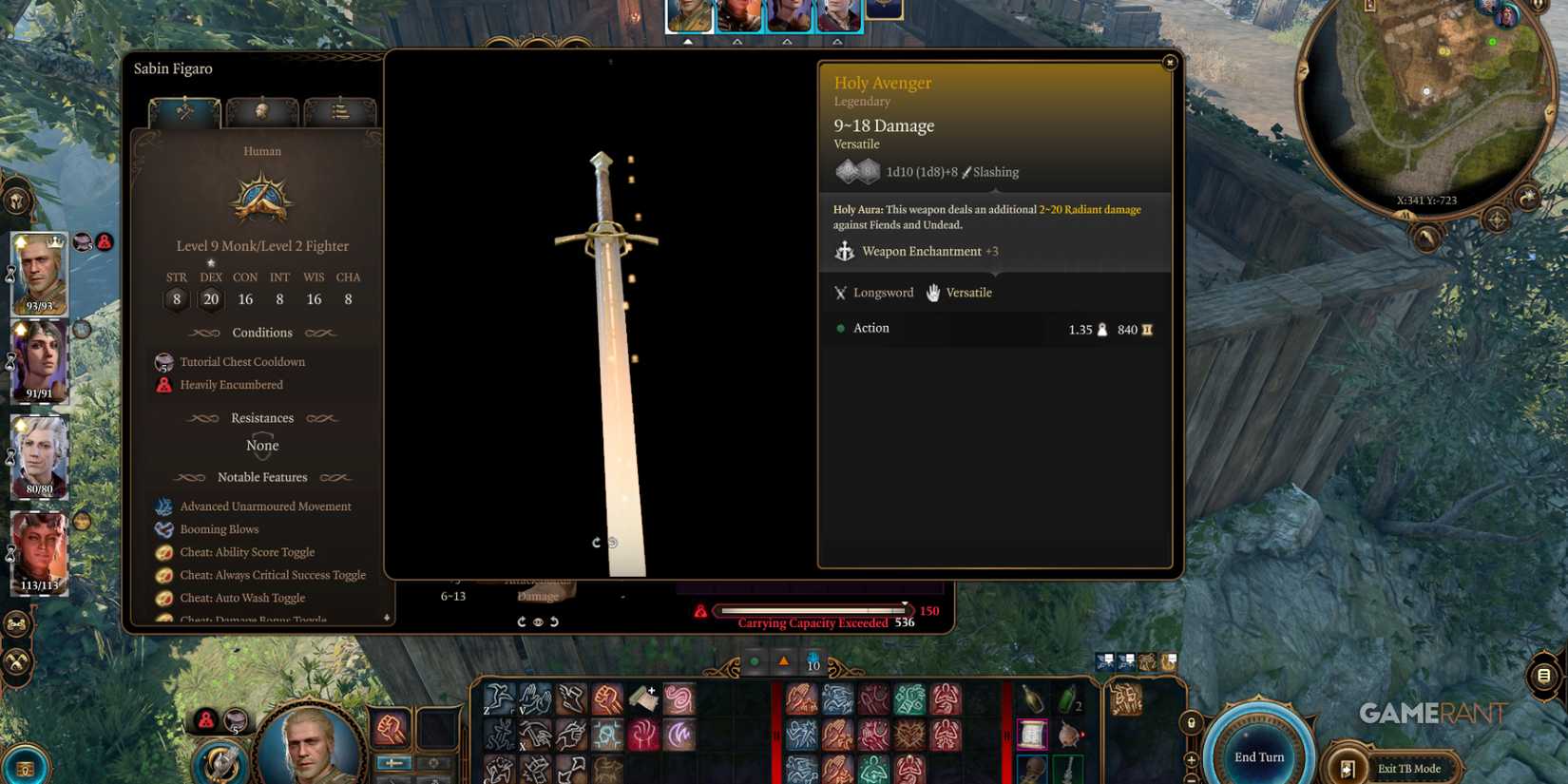The image size is (1568, 784).
Task: Click the Tutorial Chest Cooldown condition icon
Action: (163, 361)
